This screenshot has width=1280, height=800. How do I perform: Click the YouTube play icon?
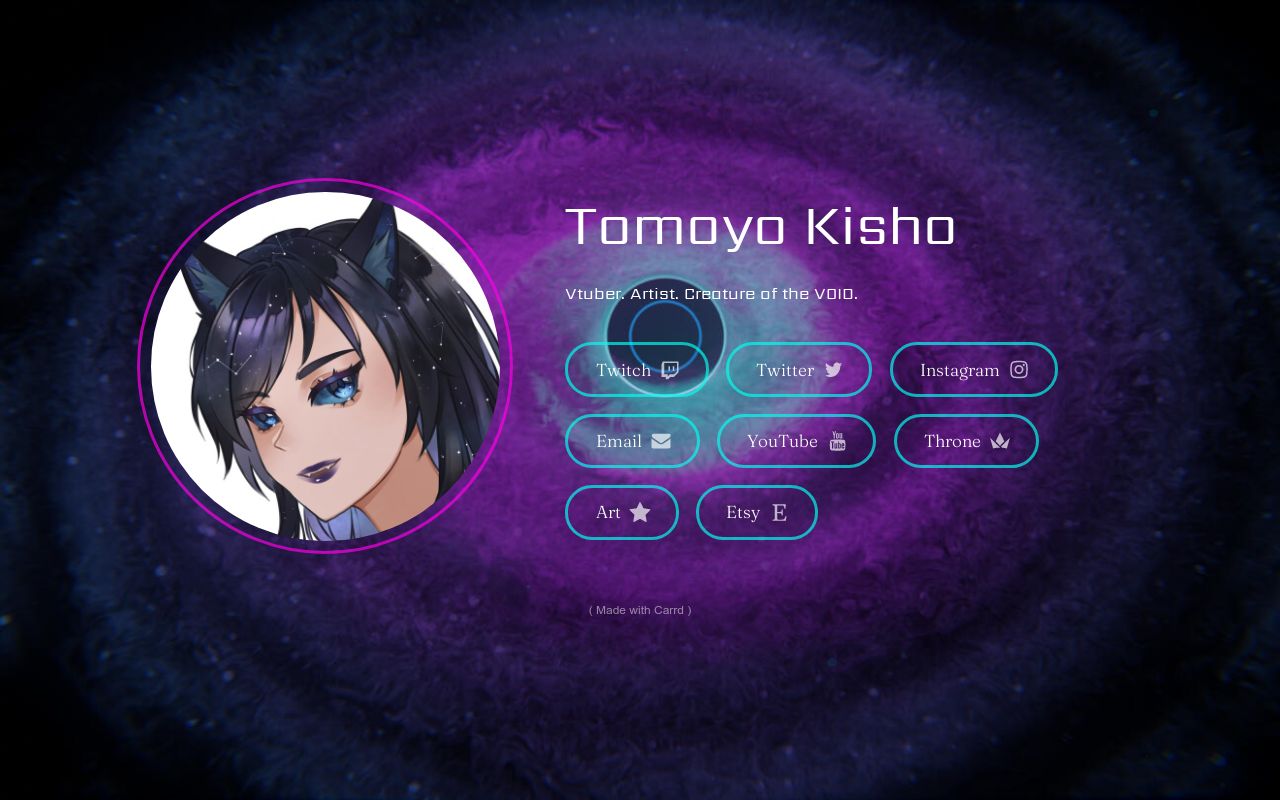836,441
